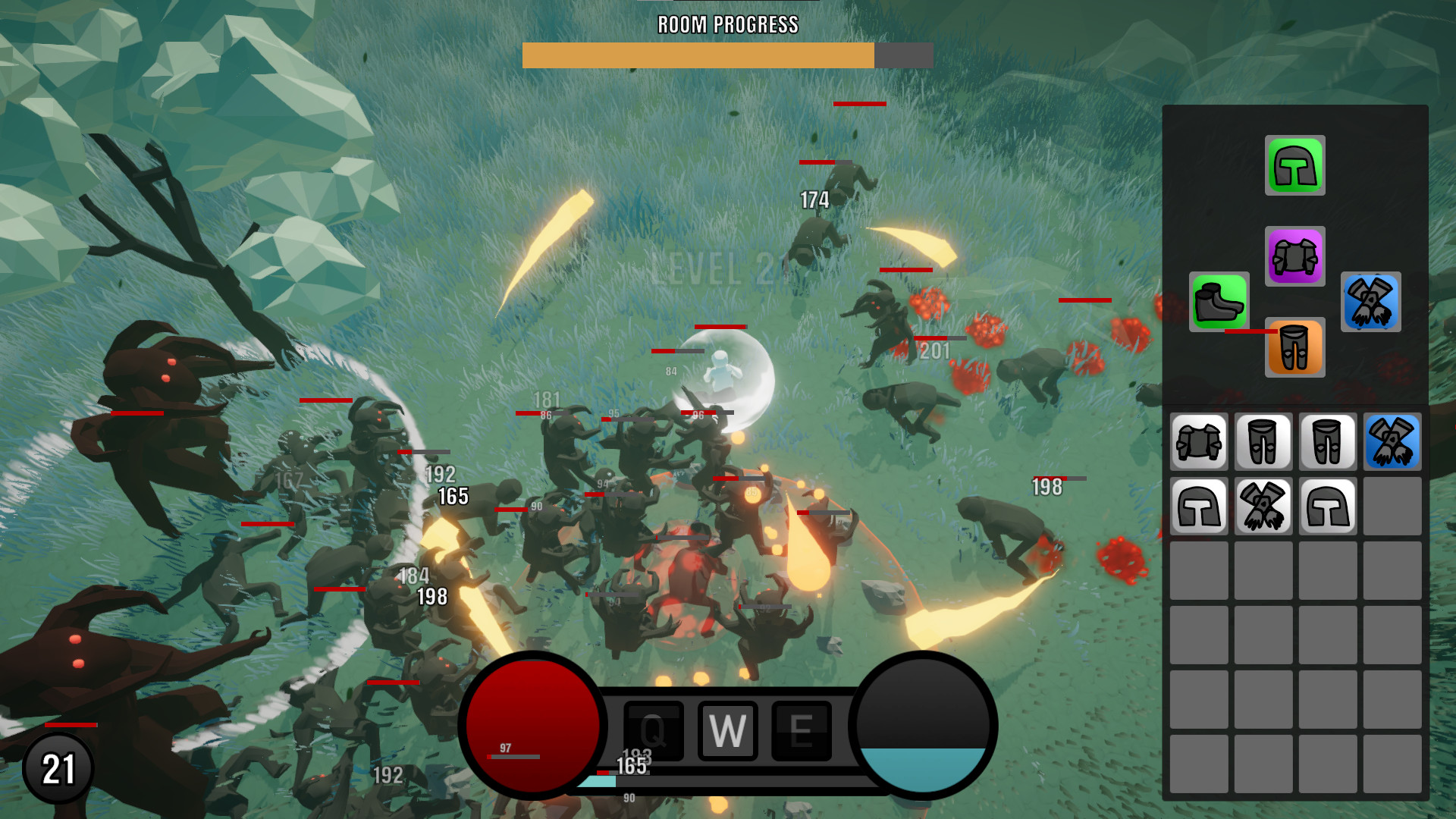Click the second pants item in the inventory
The height and width of the screenshot is (819, 1456).
(1328, 441)
